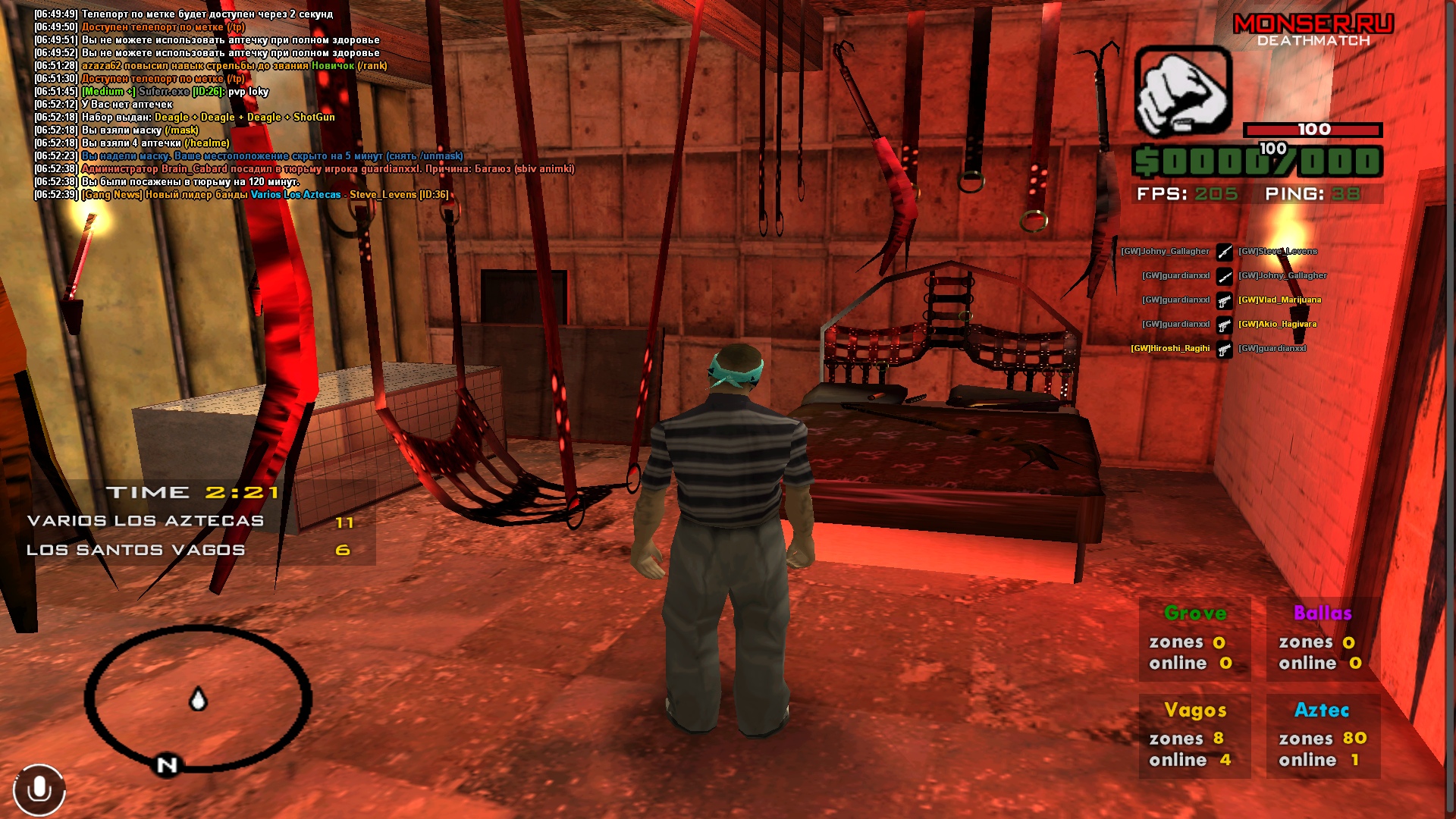The image size is (1456, 819).
Task: Open the Ballas gang panel
Action: [x=1323, y=638]
